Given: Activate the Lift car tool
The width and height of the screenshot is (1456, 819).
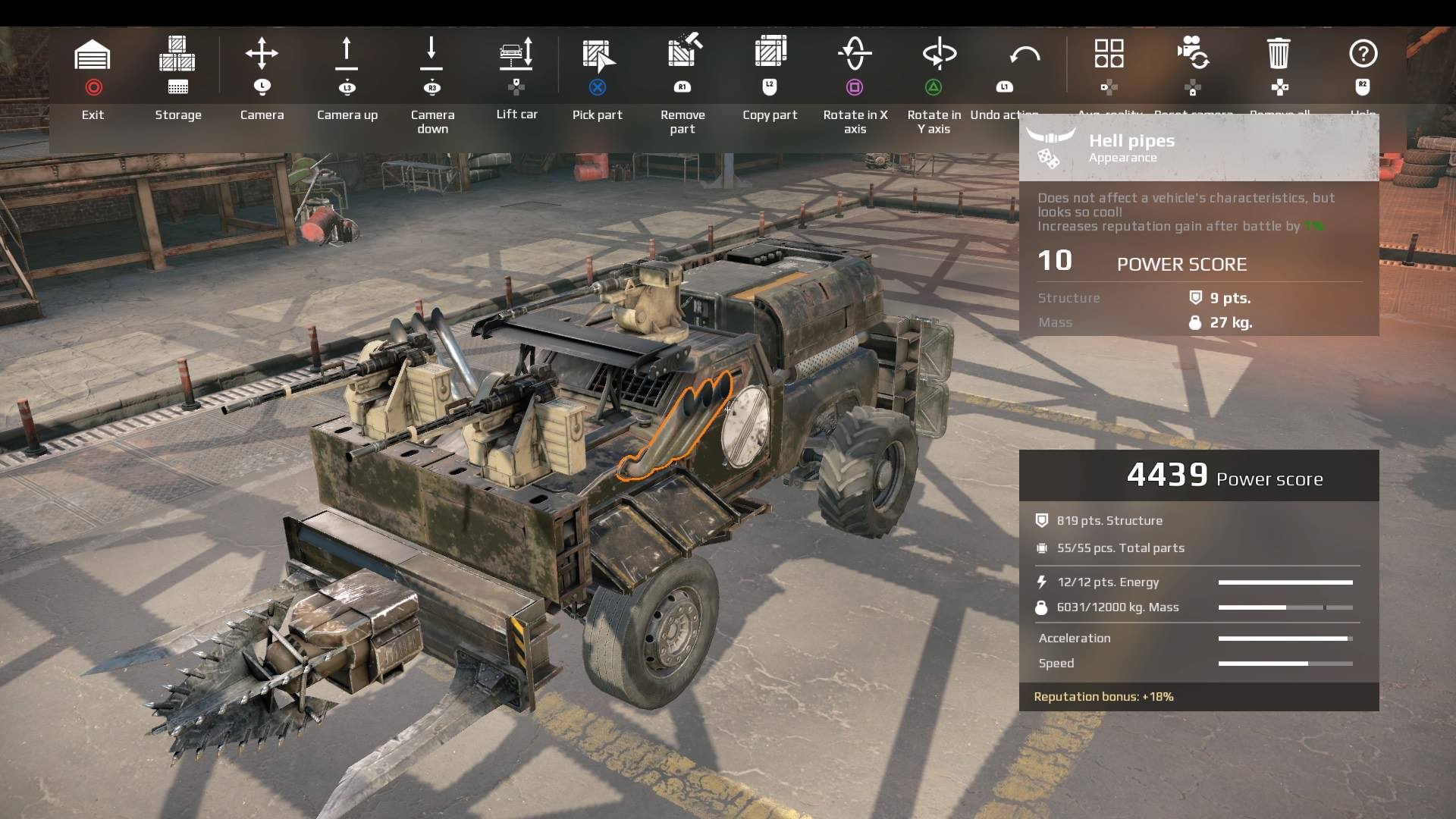Looking at the screenshot, I should pos(516,55).
